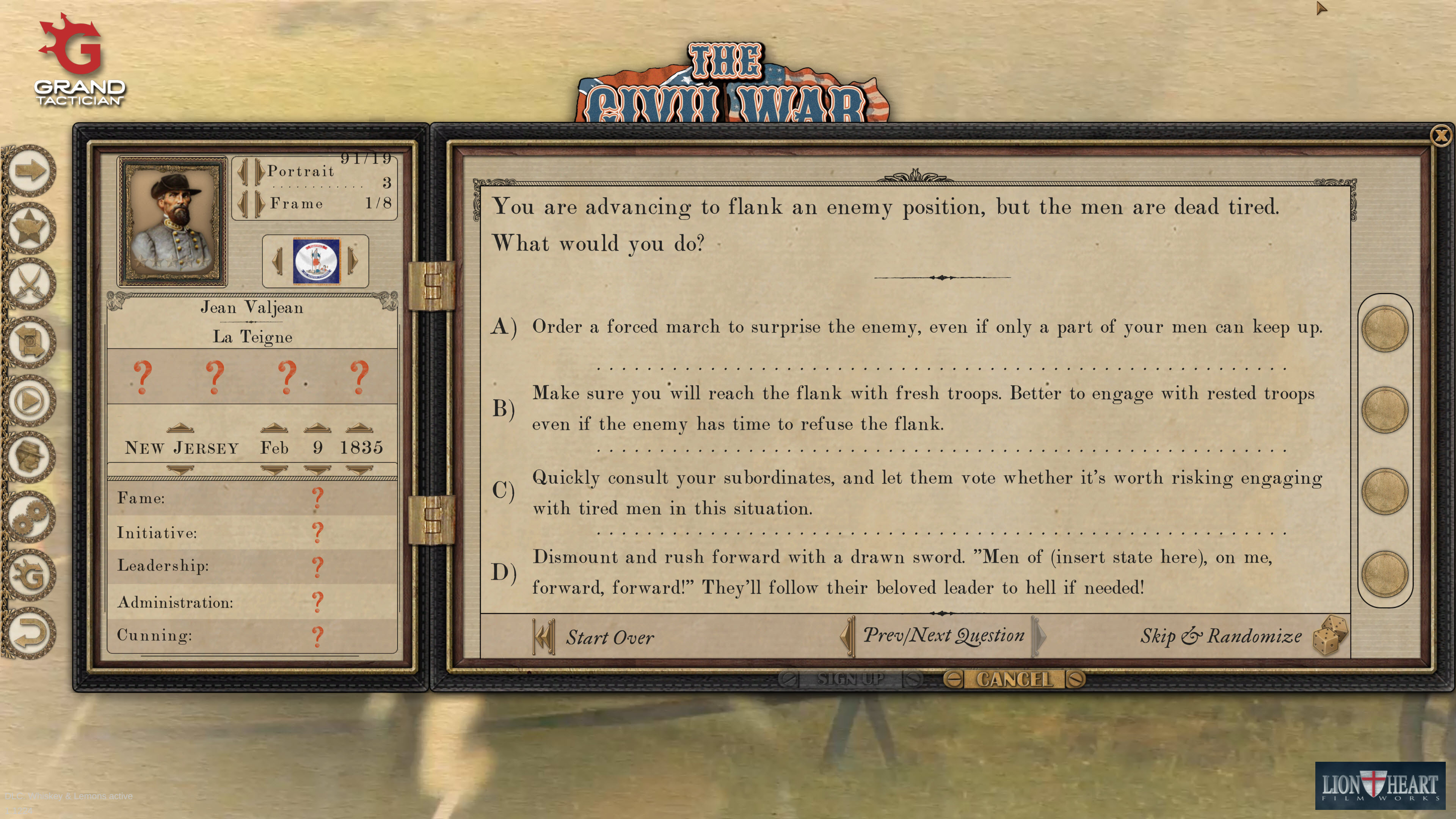Cancel the character creation
This screenshot has height=819, width=1456.
[1014, 679]
